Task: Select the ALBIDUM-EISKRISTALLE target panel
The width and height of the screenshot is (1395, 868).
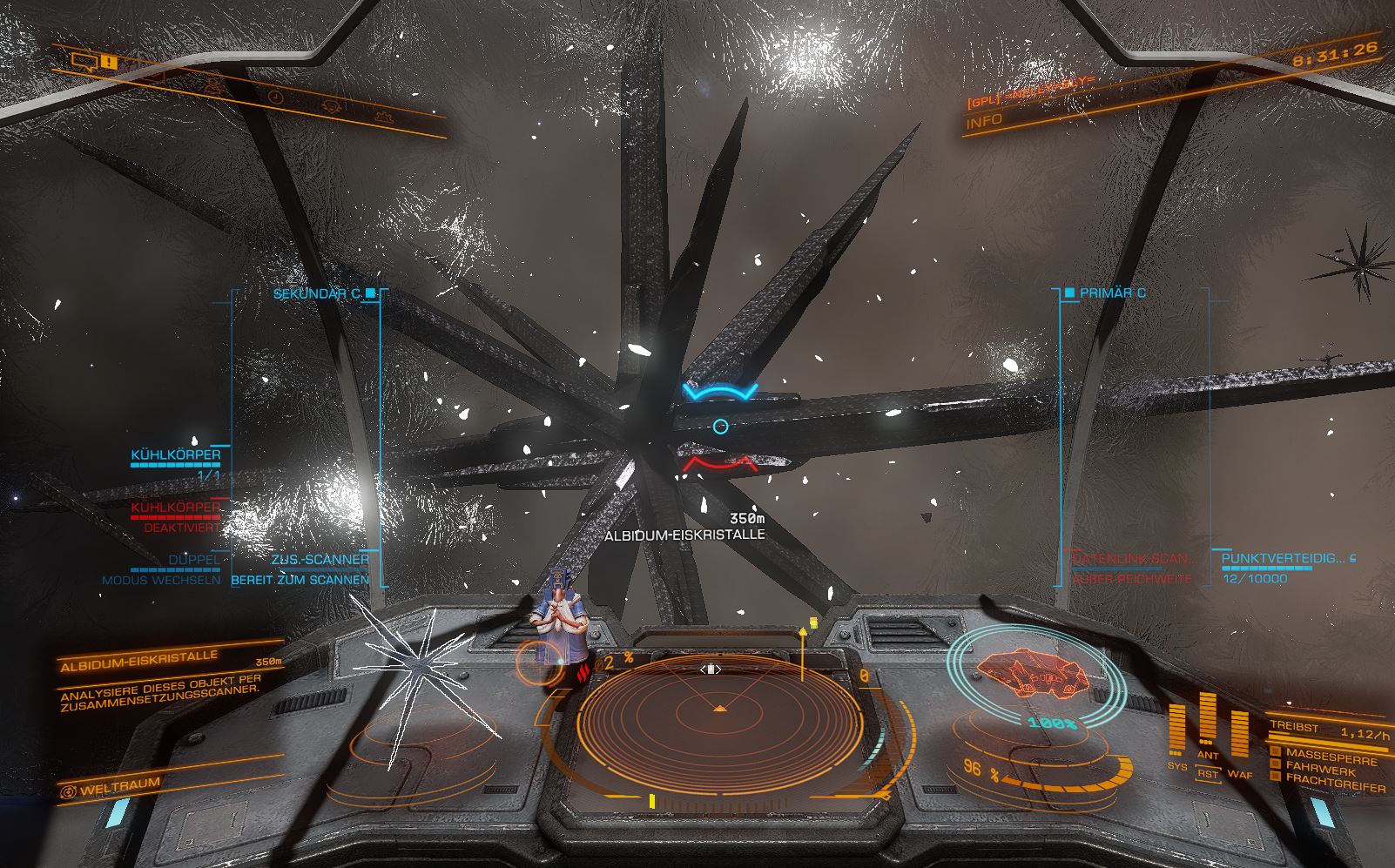Action: pyautogui.click(x=139, y=664)
